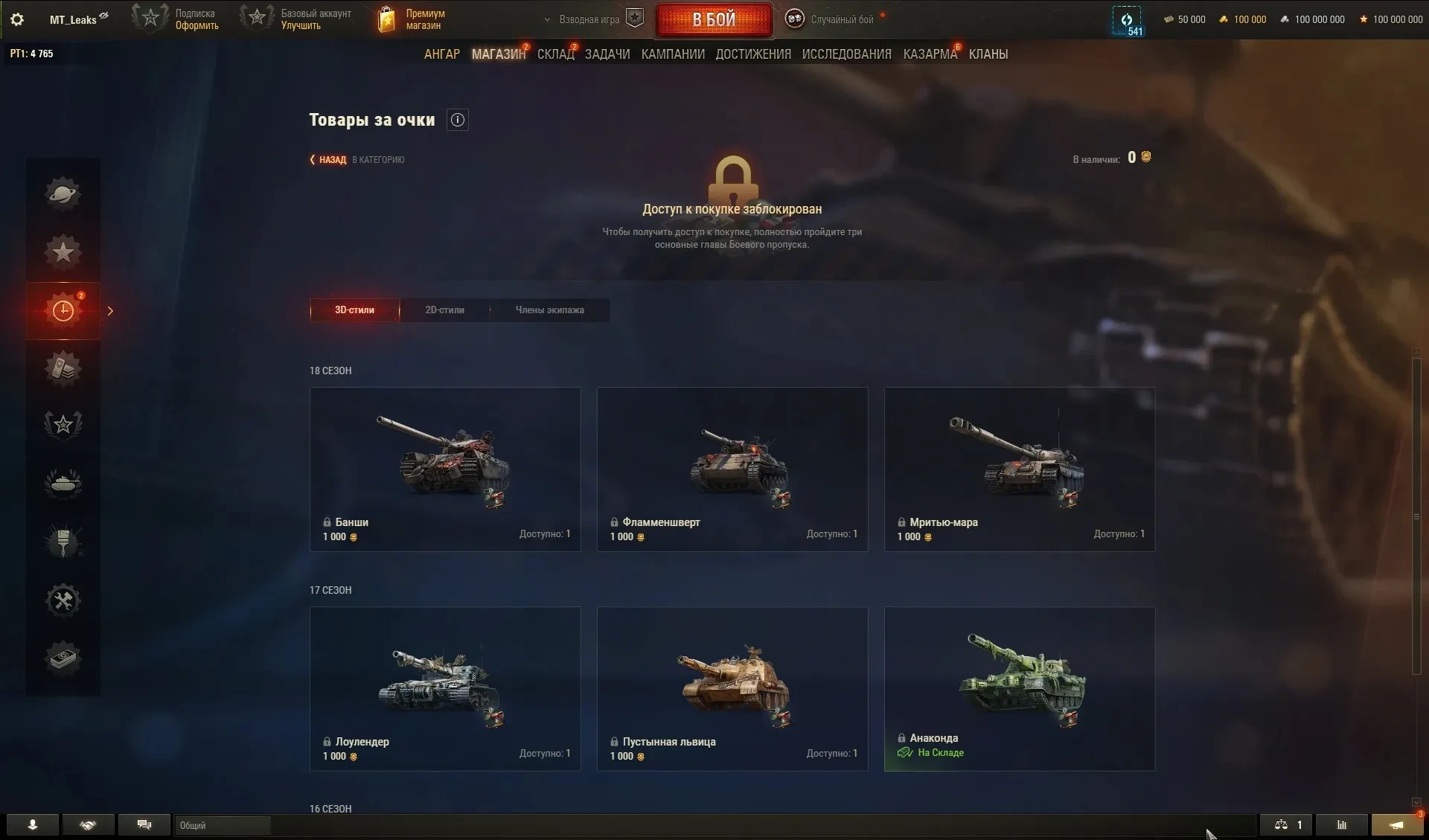Open the ИССЛЕДОВАНИЯ research tab
This screenshot has height=840, width=1429.
(846, 54)
